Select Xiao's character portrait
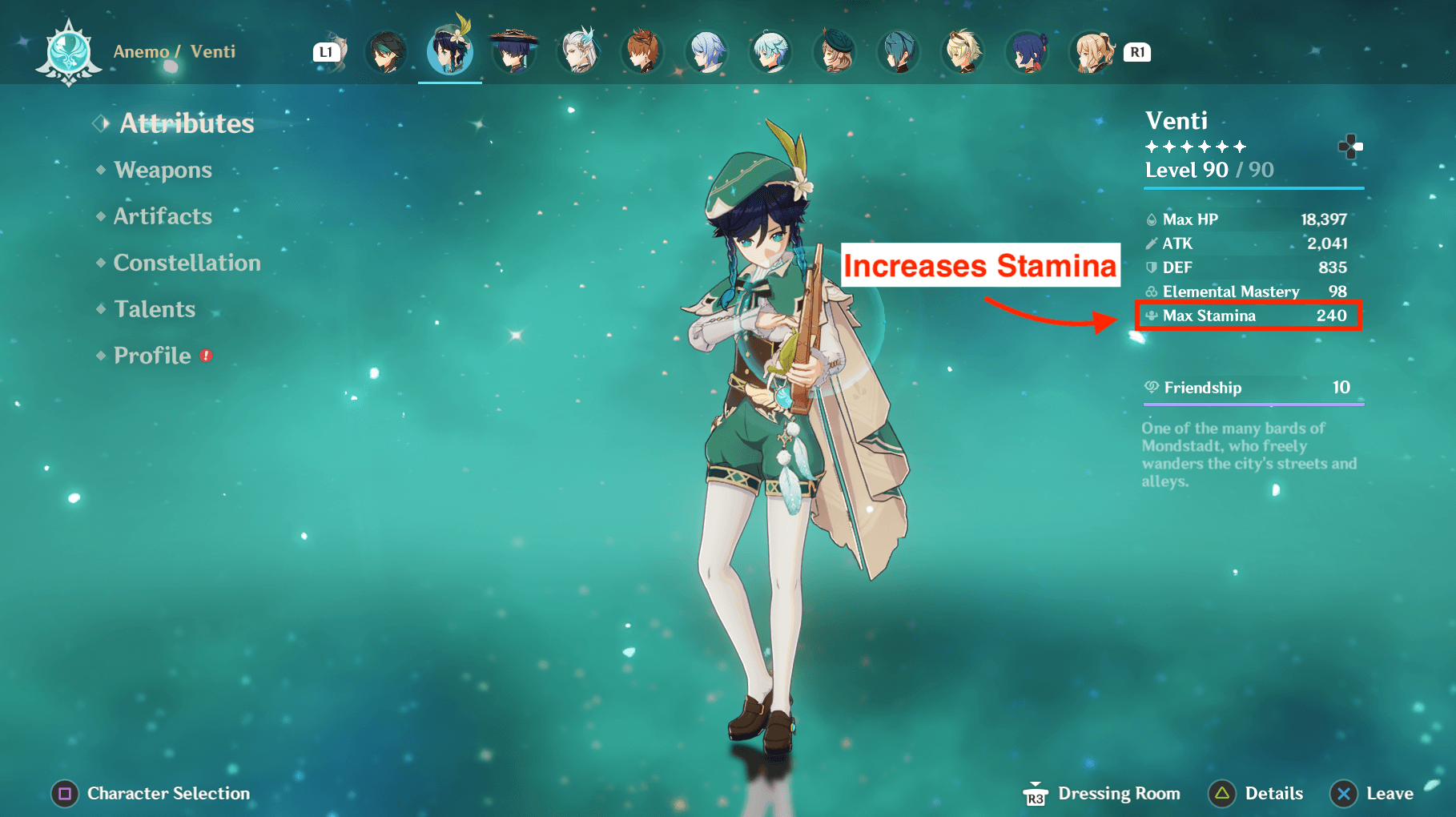This screenshot has width=1456, height=817. (x=387, y=52)
